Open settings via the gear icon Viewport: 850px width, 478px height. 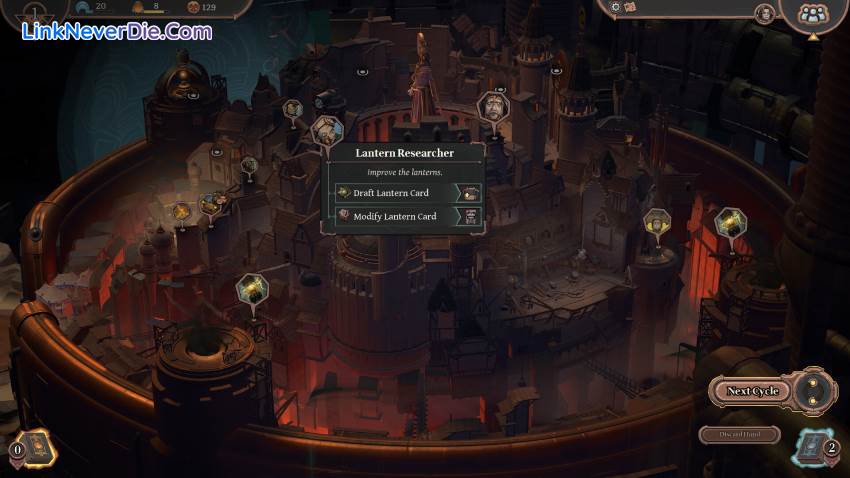click(x=616, y=6)
